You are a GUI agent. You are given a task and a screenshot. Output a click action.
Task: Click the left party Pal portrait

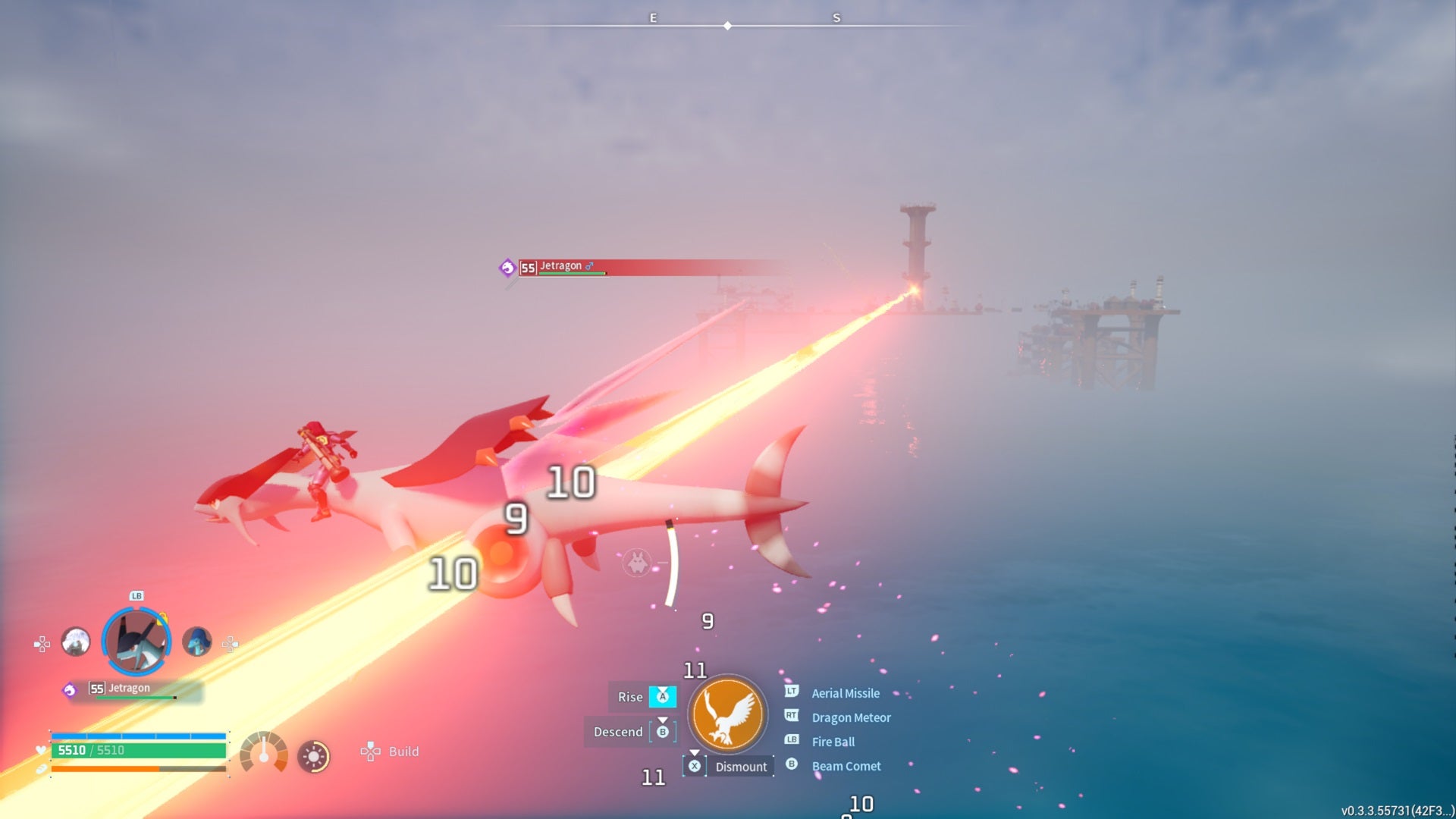77,641
